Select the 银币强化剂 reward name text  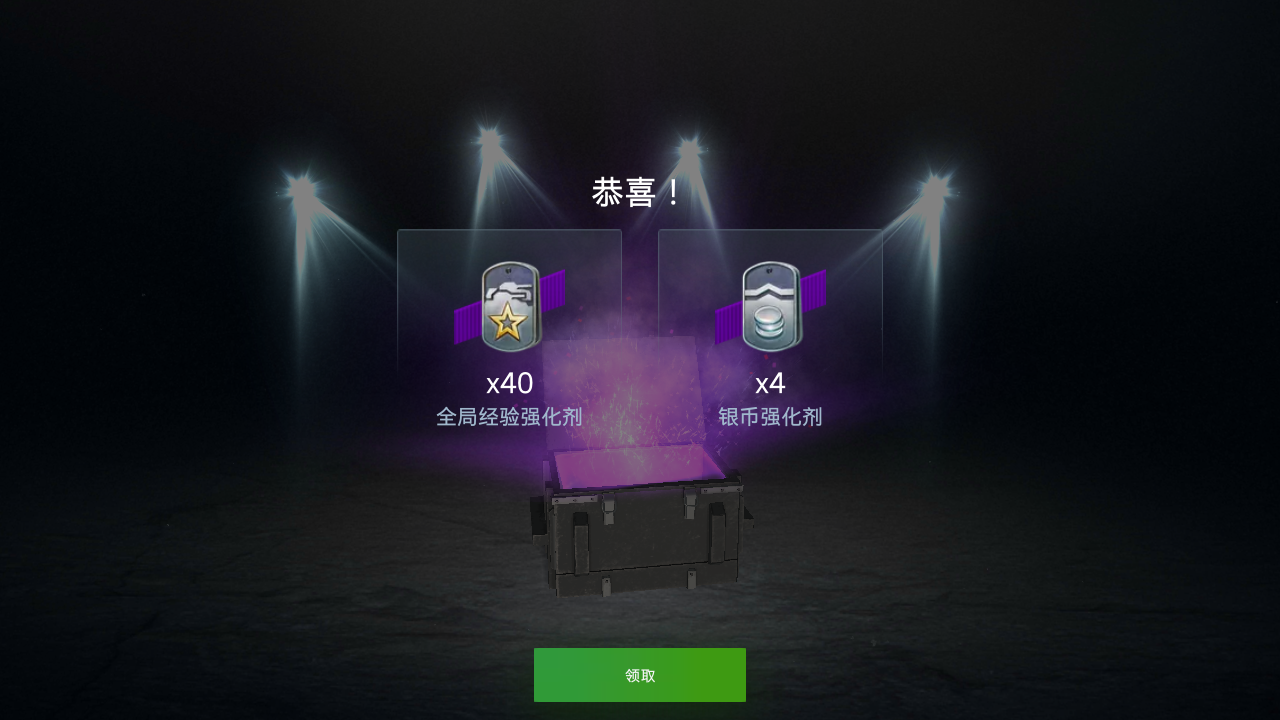coord(770,416)
